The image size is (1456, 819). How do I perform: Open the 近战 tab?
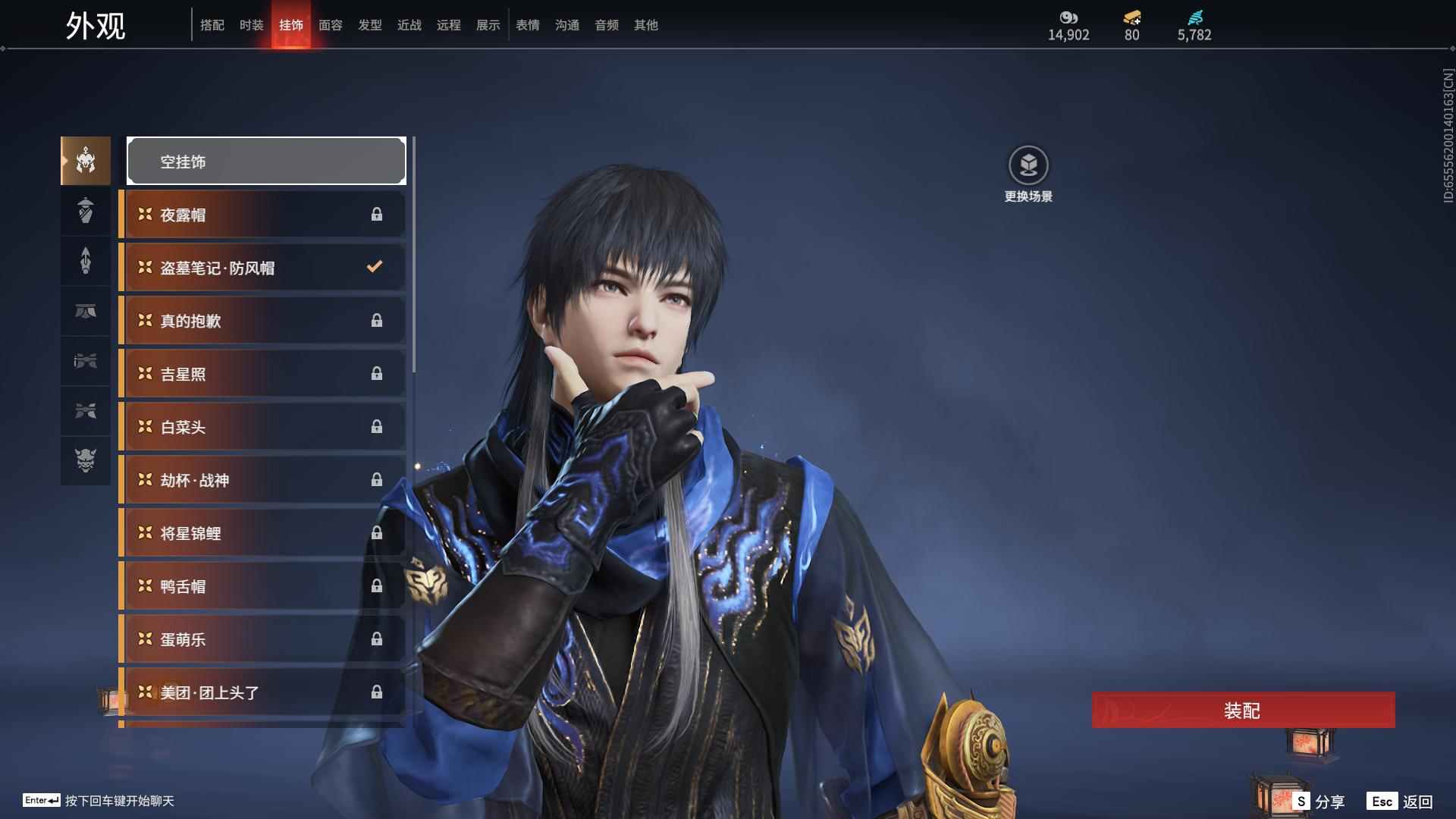pyautogui.click(x=409, y=25)
